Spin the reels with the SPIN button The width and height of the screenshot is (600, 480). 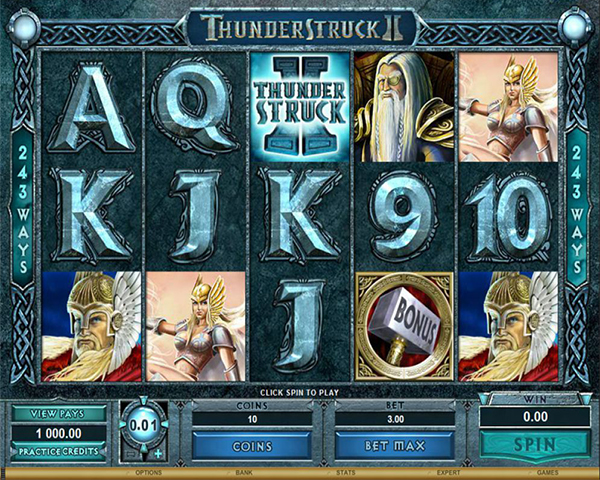click(534, 443)
